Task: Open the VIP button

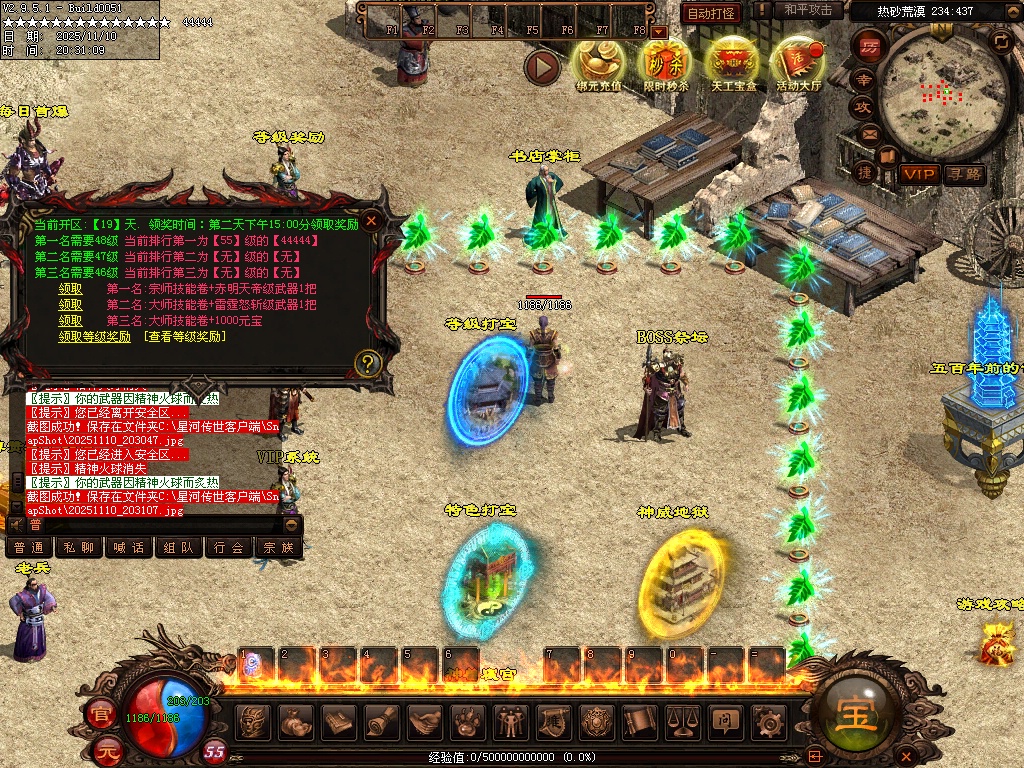Action: coord(917,175)
